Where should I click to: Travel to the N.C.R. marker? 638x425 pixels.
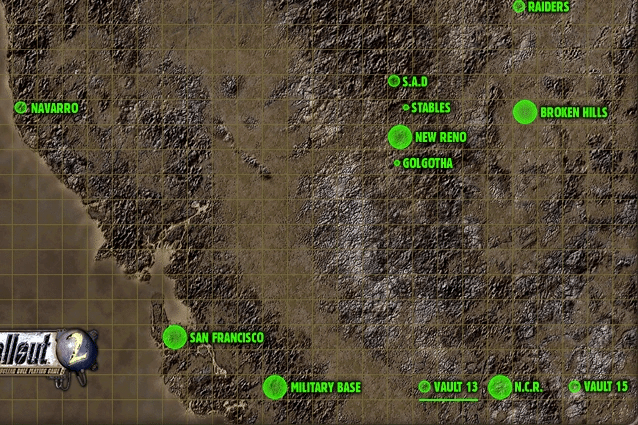point(499,386)
